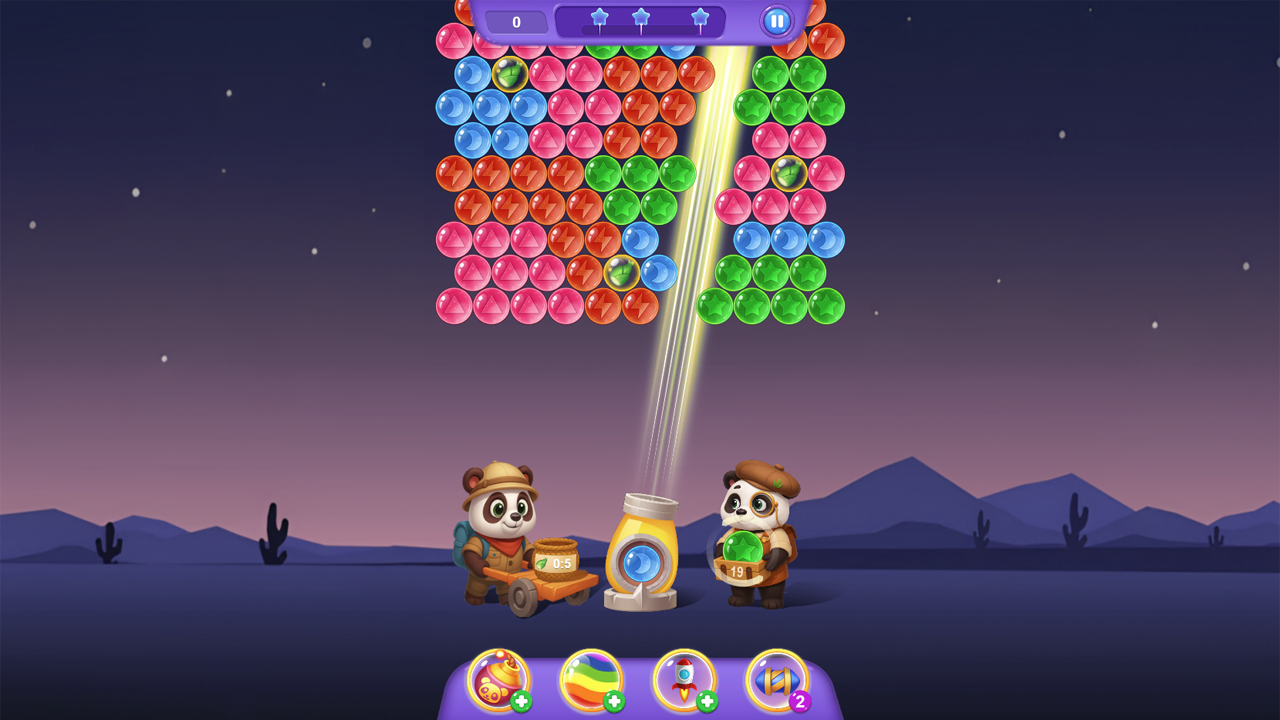Click the star progress bar
1280x720 pixels.
coord(641,21)
